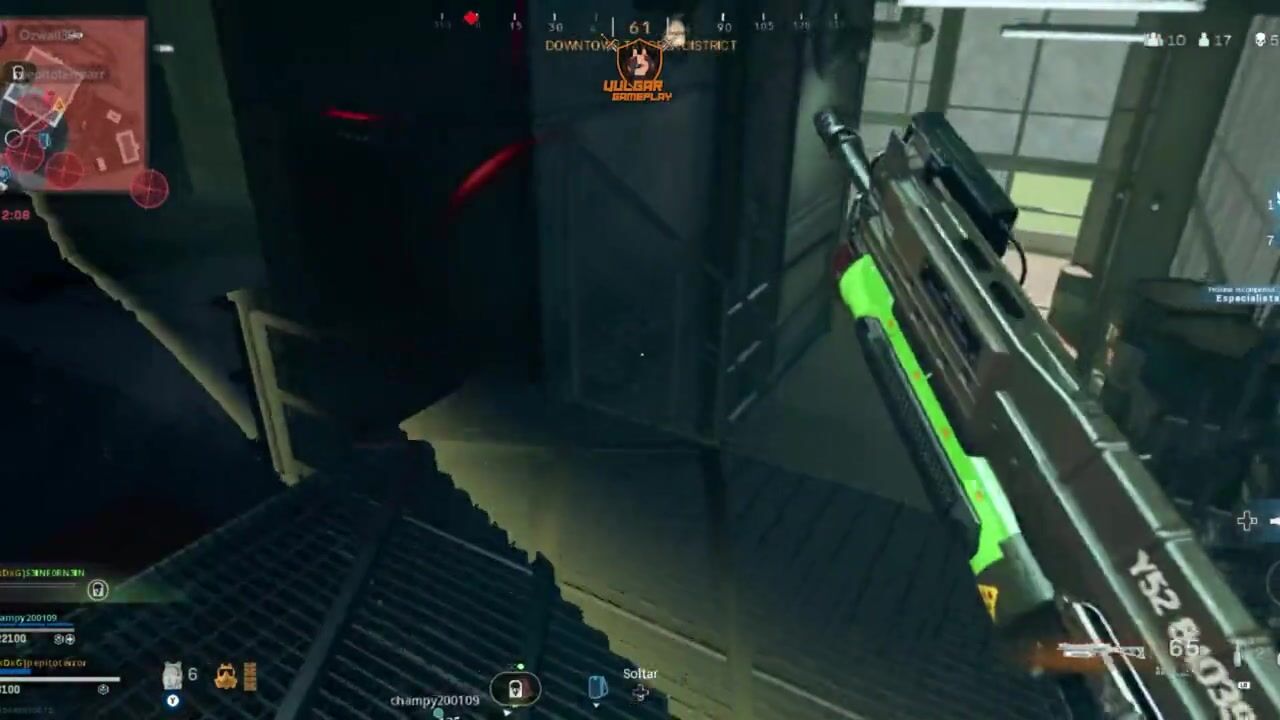Click the Especialista perk notification
Viewport: 1280px width, 720px height.
[x=1245, y=296]
